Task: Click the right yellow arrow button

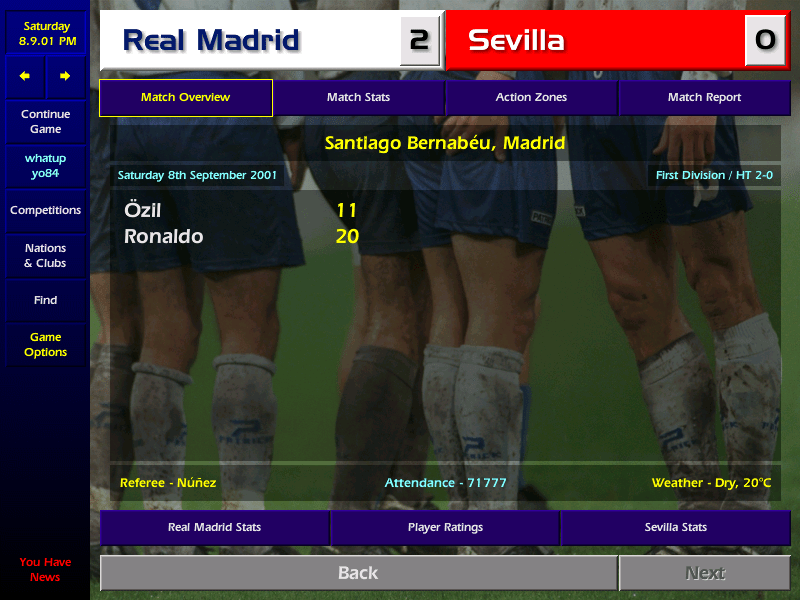Action: pyautogui.click(x=65, y=76)
